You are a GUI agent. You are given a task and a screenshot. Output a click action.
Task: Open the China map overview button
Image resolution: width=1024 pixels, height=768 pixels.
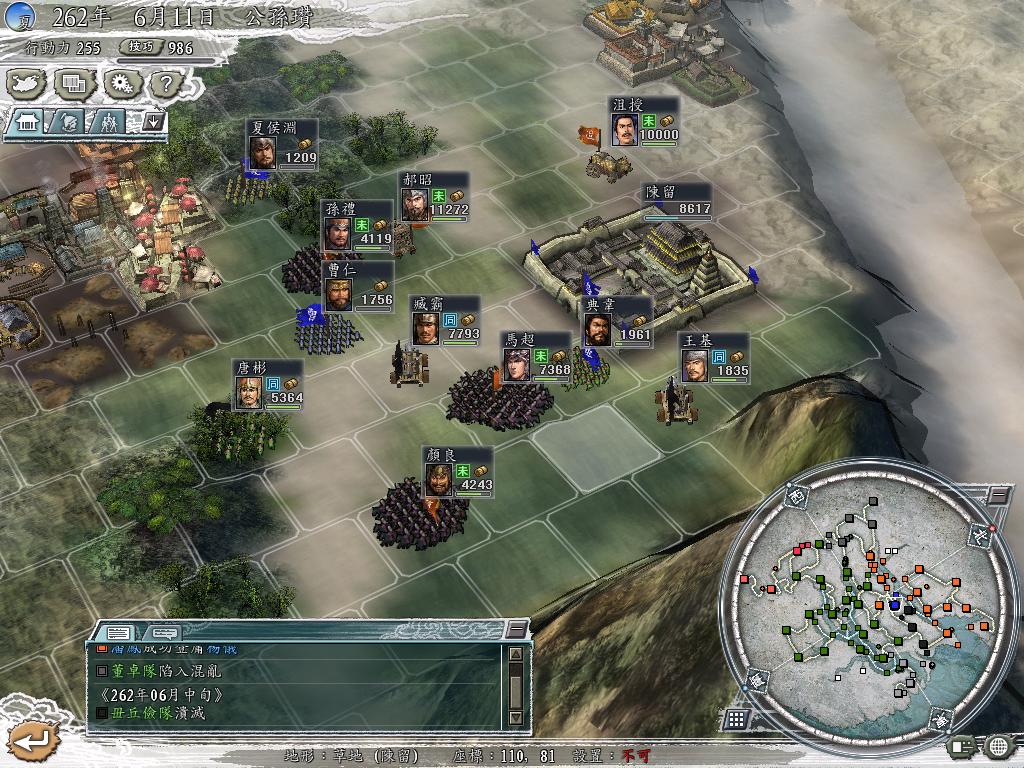(x=27, y=84)
